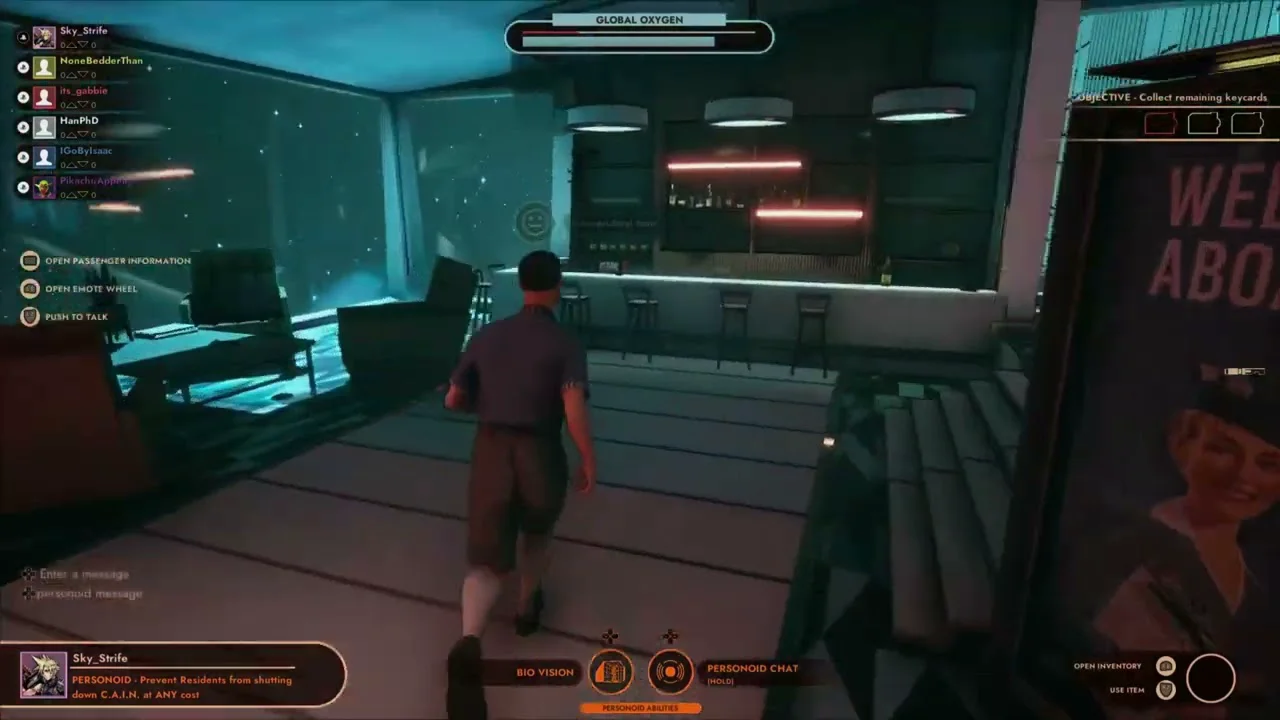Activate the Bio Vision ability icon
The image size is (1280, 720).
tap(611, 672)
